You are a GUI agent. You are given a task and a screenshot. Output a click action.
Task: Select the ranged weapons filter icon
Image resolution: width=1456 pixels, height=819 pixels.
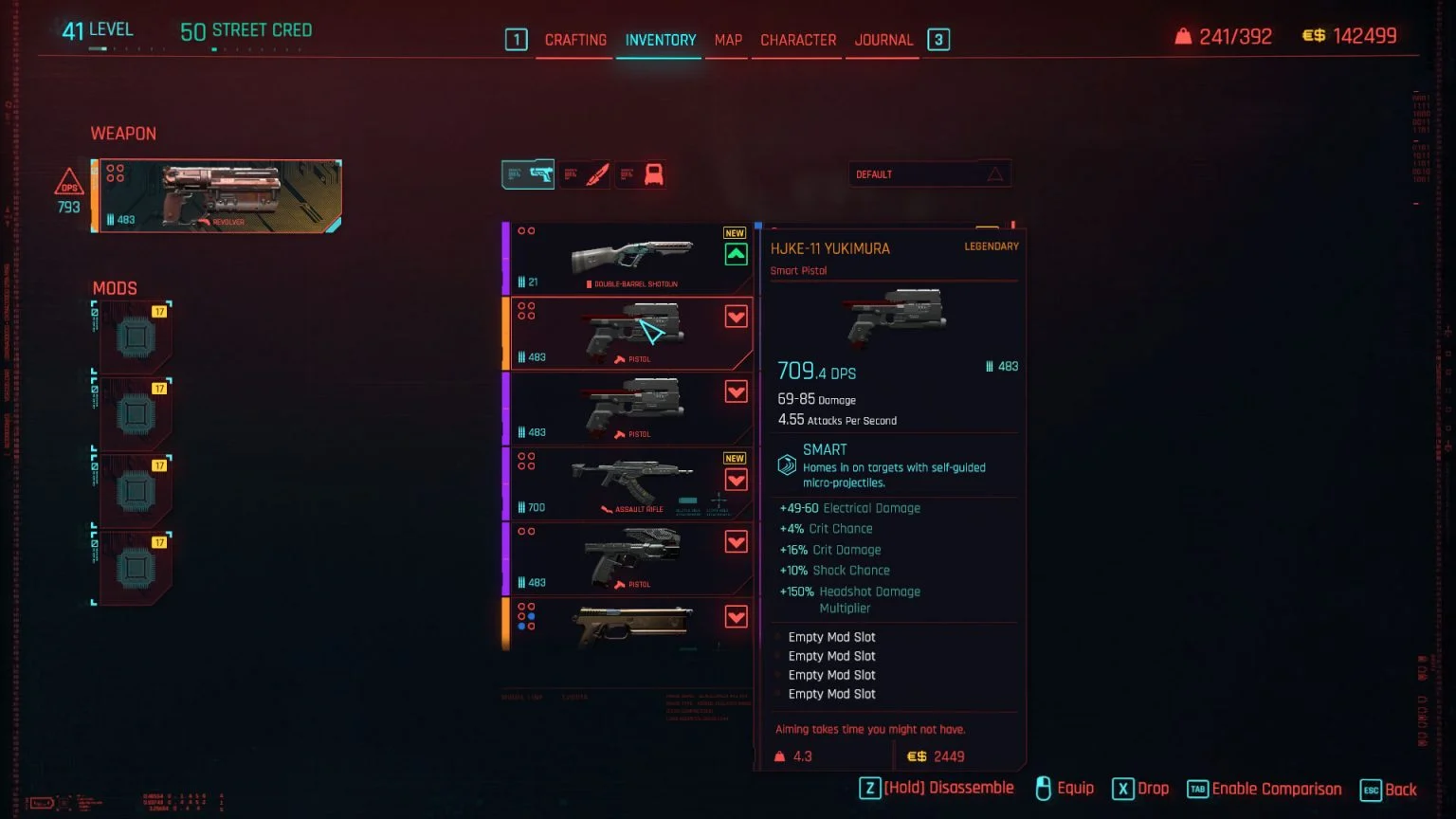coord(528,173)
